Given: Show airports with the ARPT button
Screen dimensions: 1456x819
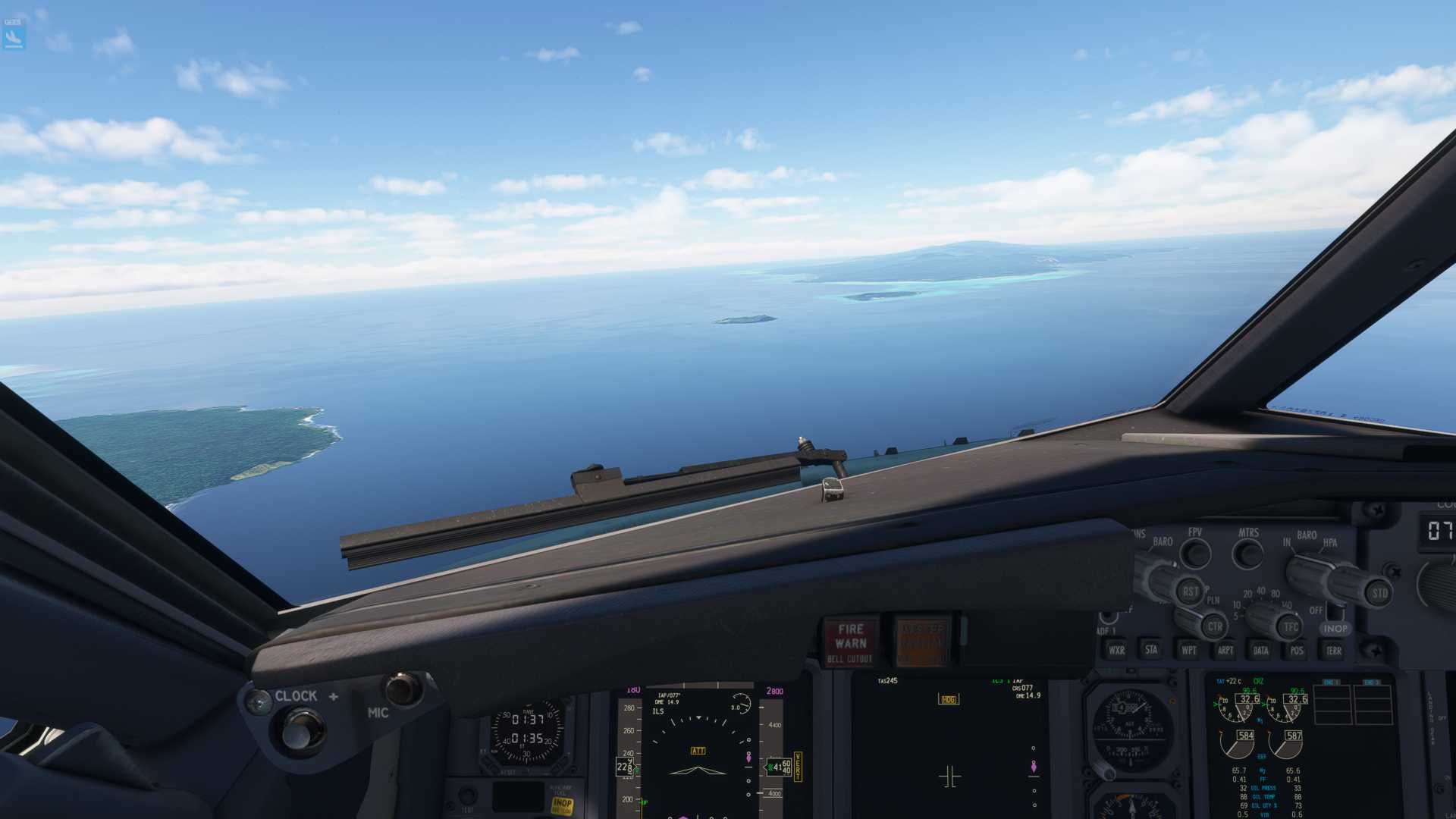Looking at the screenshot, I should point(1225,650).
